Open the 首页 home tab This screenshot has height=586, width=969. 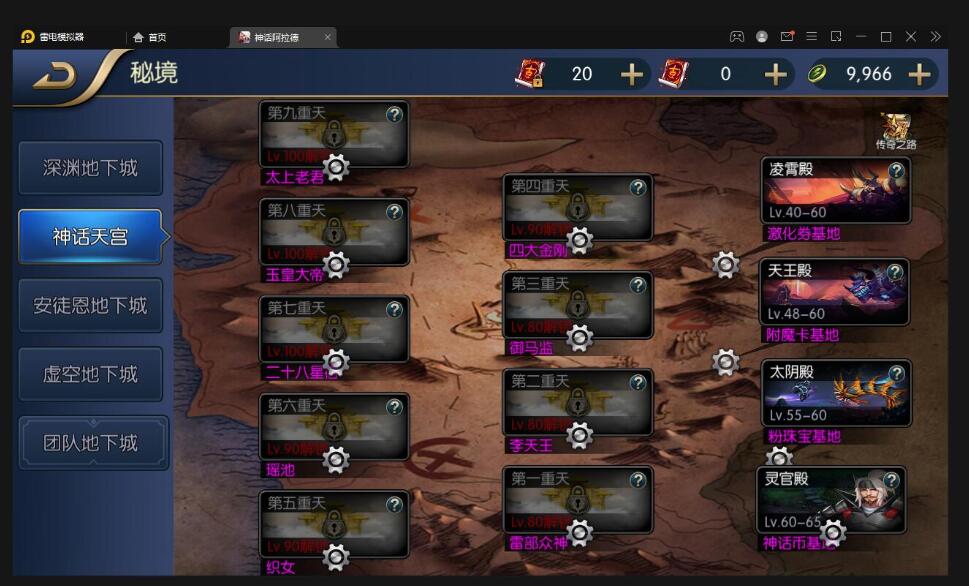[150, 37]
